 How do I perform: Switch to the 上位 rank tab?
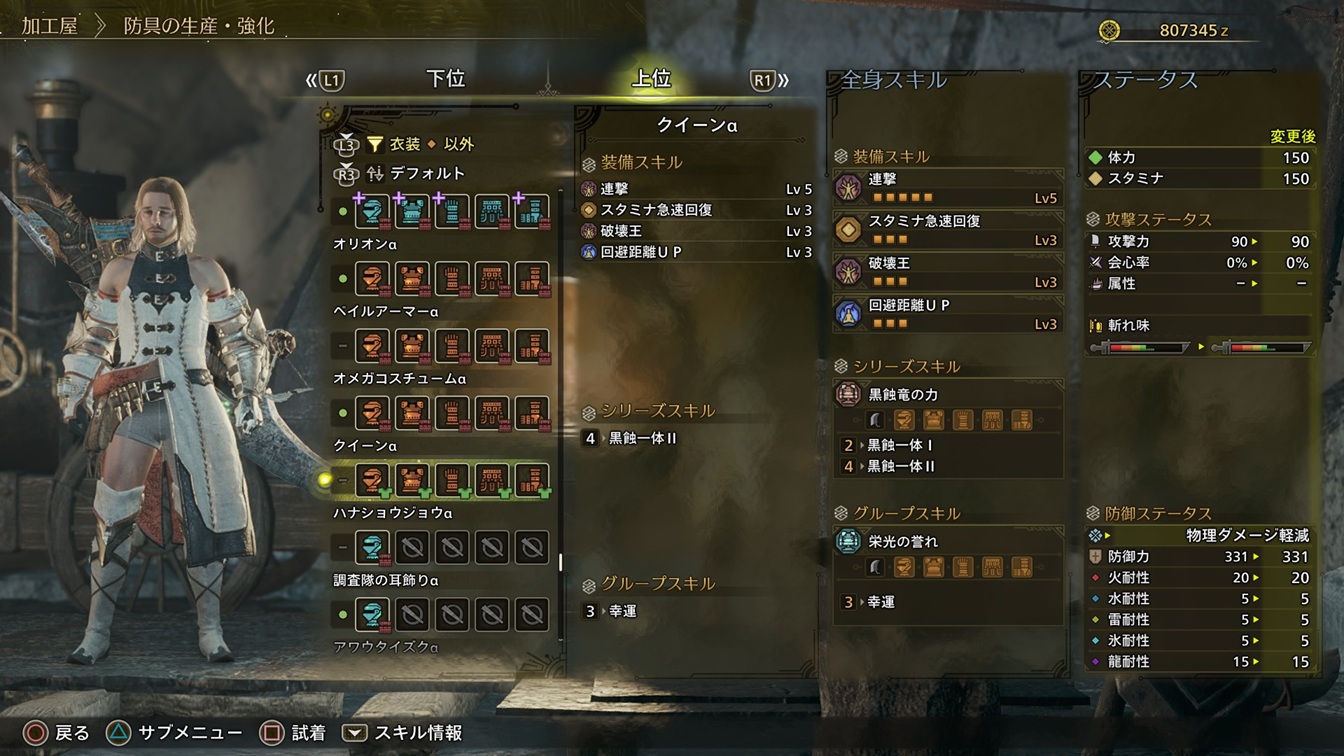(x=651, y=79)
